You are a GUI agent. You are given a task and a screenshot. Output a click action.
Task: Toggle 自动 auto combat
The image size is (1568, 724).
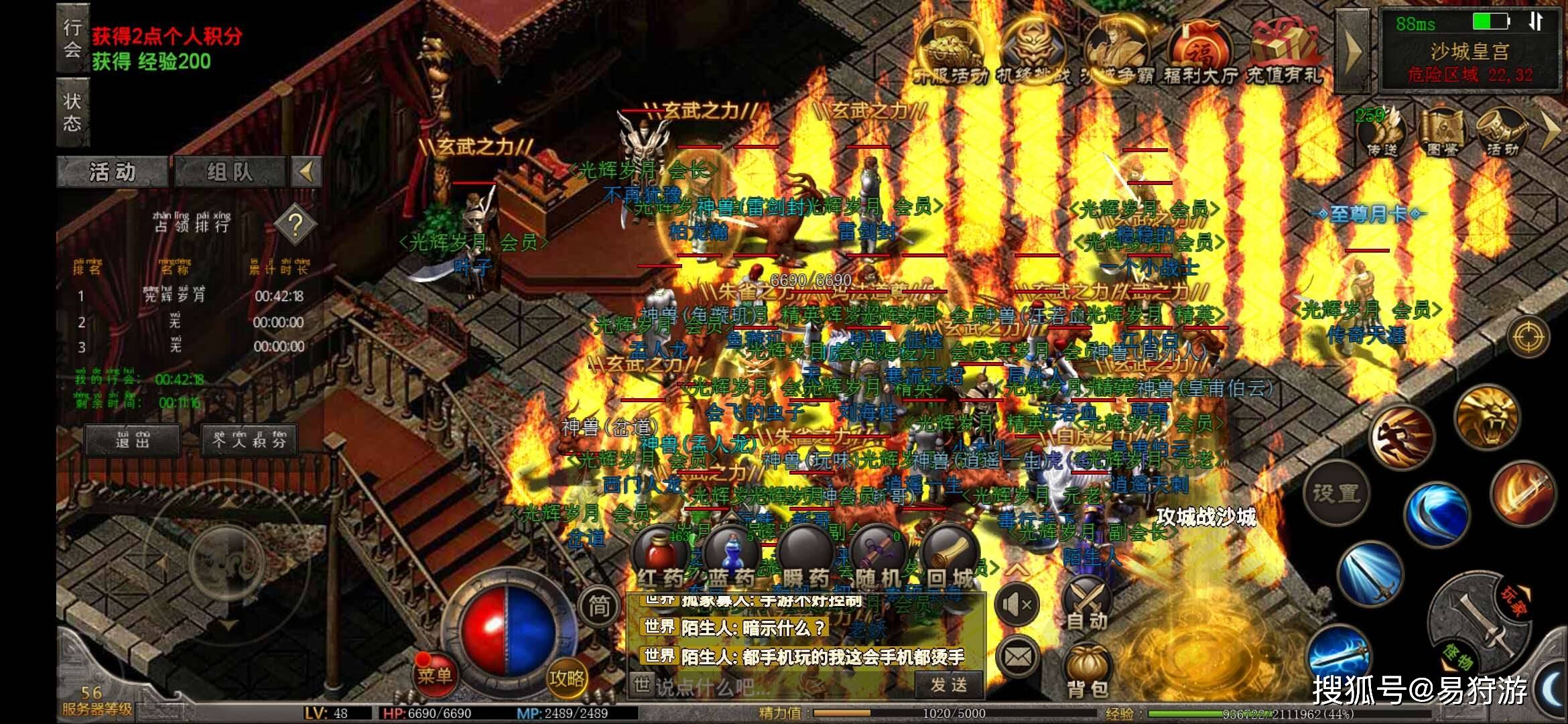1086,603
